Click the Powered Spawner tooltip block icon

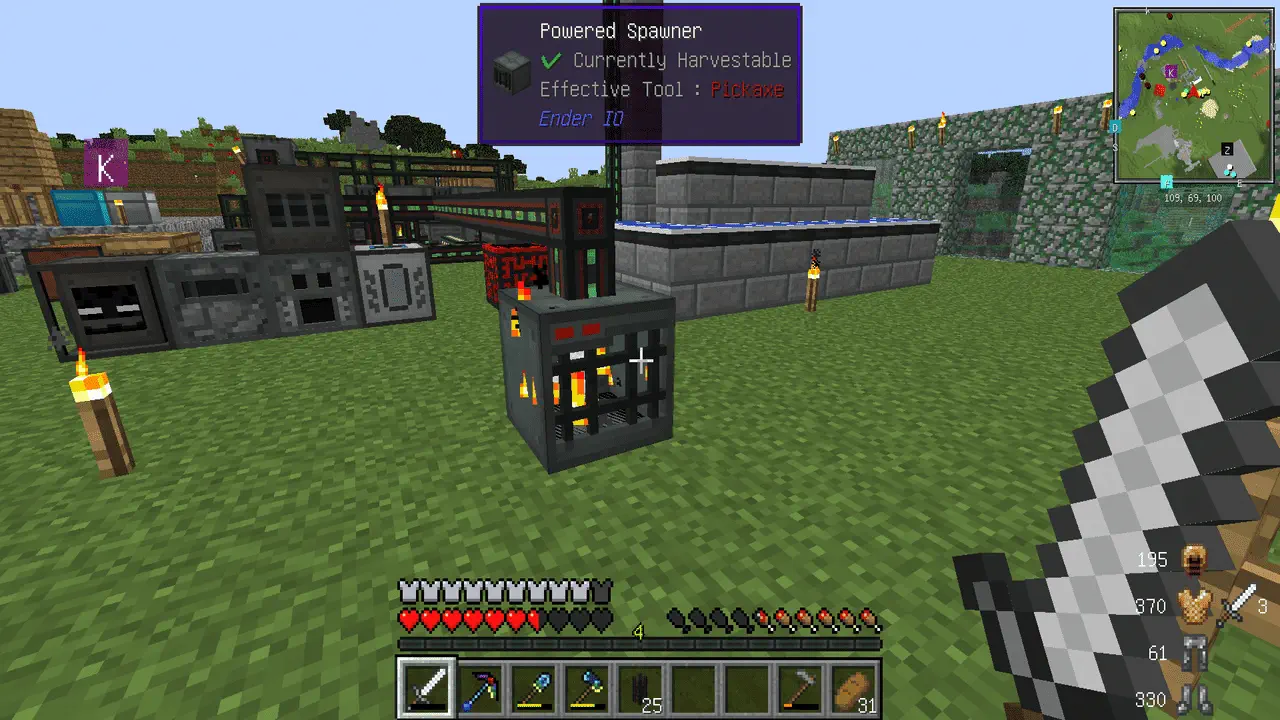(510, 73)
